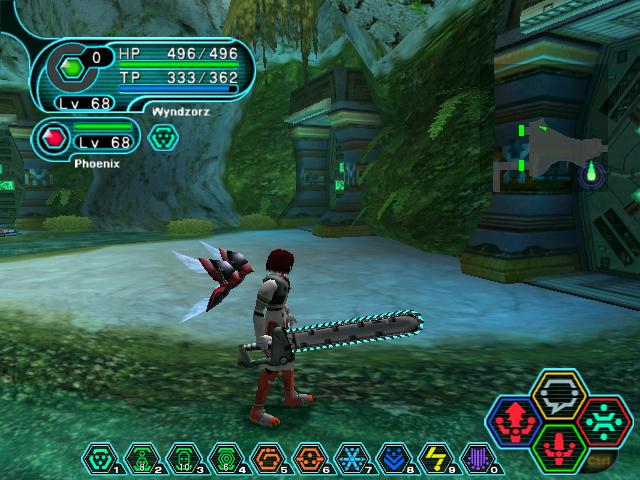This screenshot has height=480, width=640.
Task: Trigger the orange technique in slot 5
Action: [268, 457]
